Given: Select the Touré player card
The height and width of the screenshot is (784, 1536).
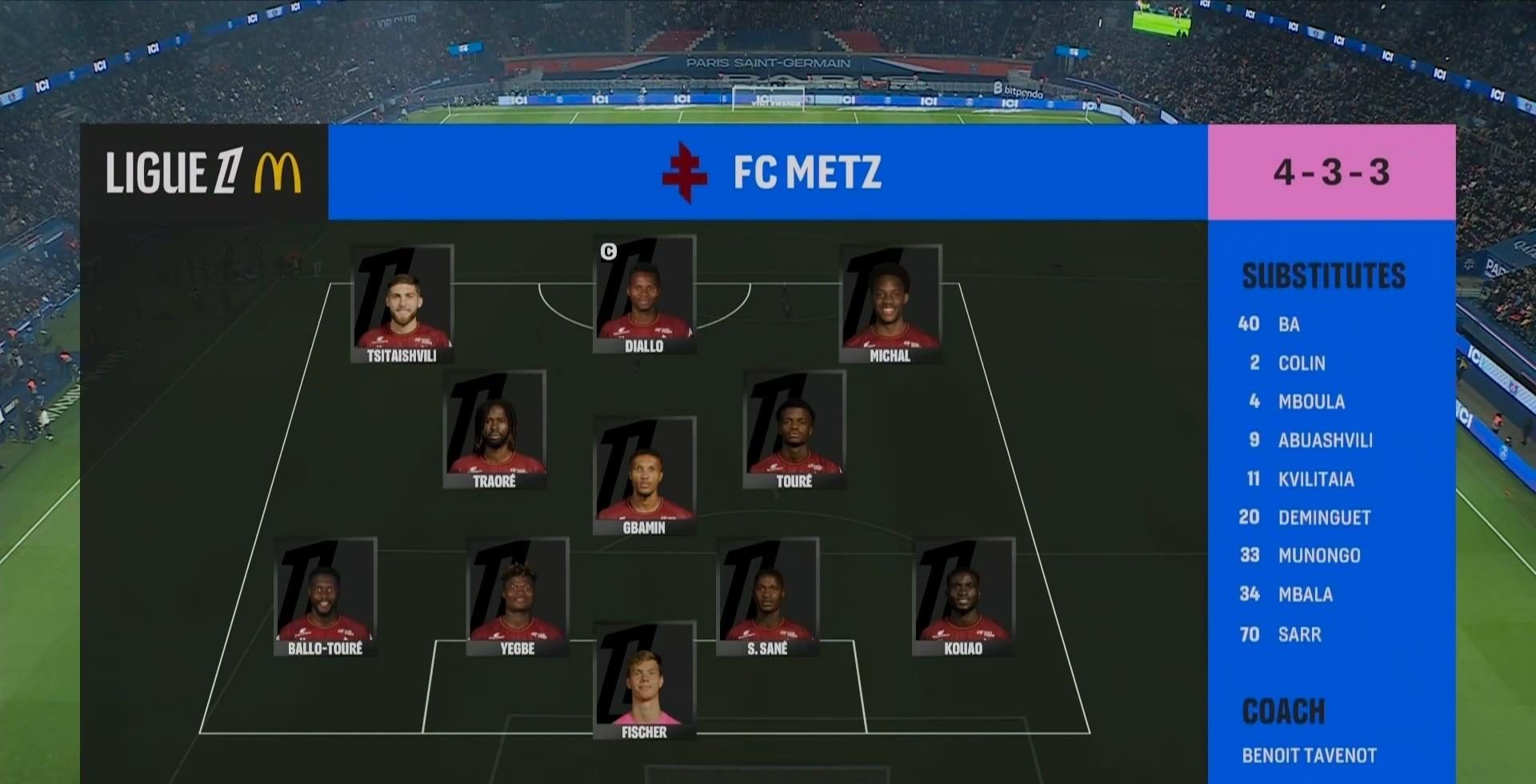Looking at the screenshot, I should pyautogui.click(x=794, y=430).
